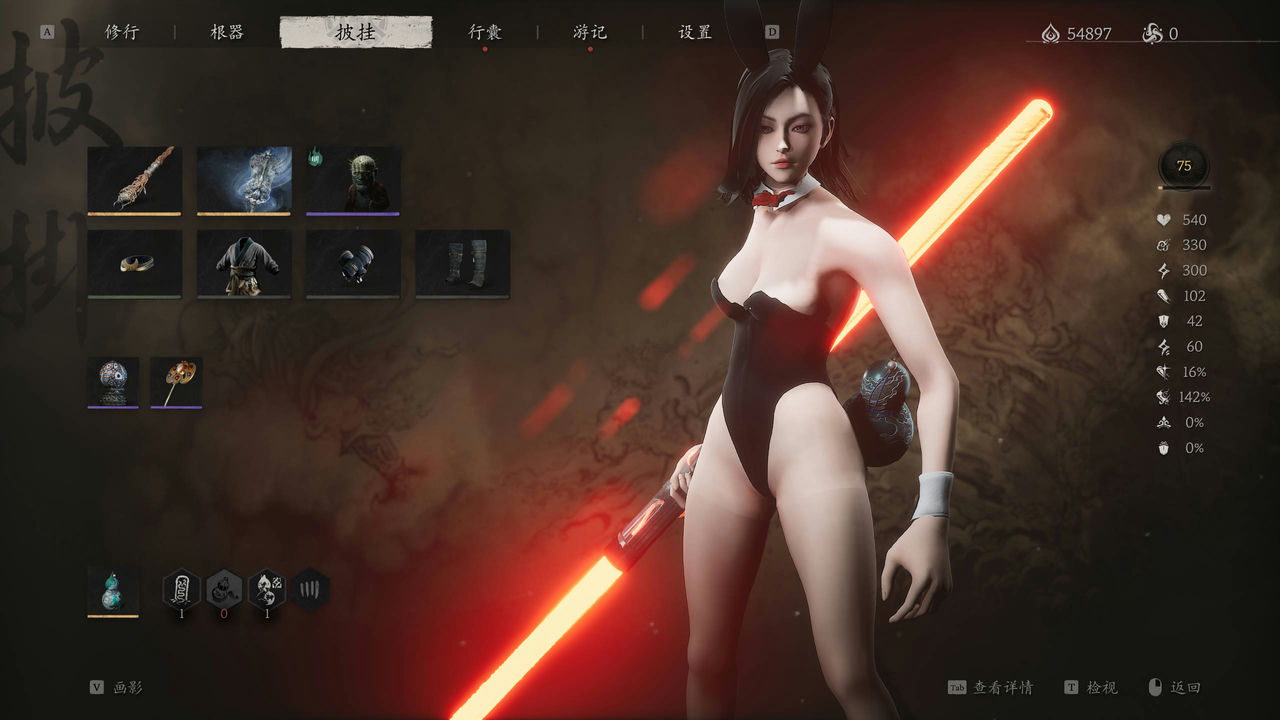
Task: Select the 披挂 equipment tab
Action: [356, 32]
